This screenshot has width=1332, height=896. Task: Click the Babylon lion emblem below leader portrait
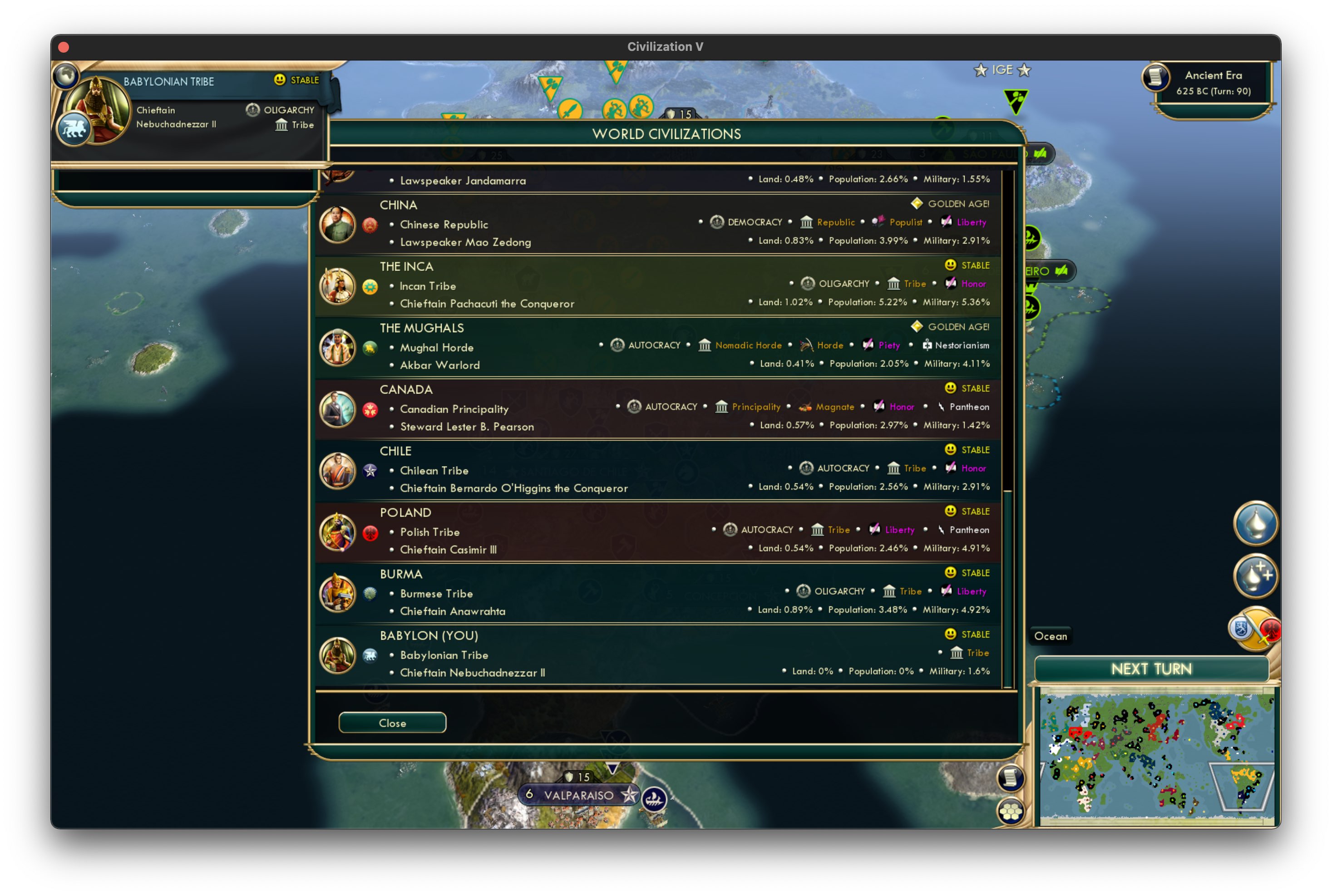[x=74, y=128]
